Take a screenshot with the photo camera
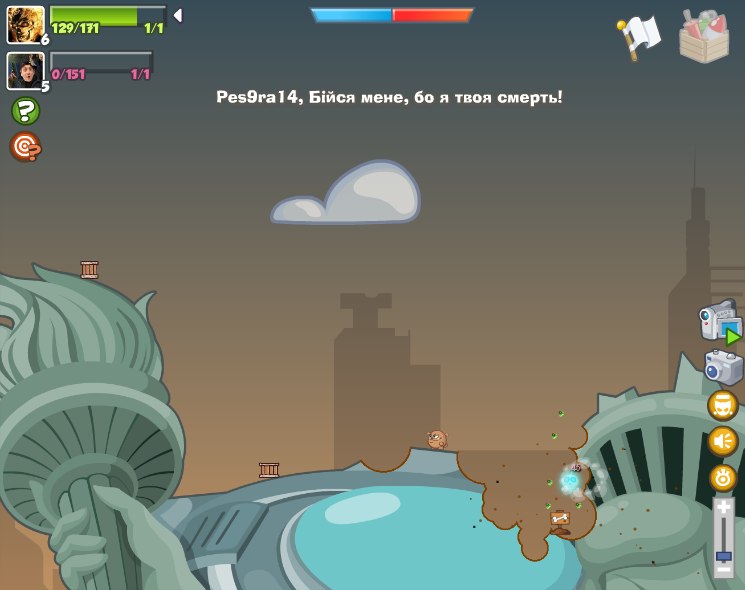The width and height of the screenshot is (745, 590). (x=723, y=367)
